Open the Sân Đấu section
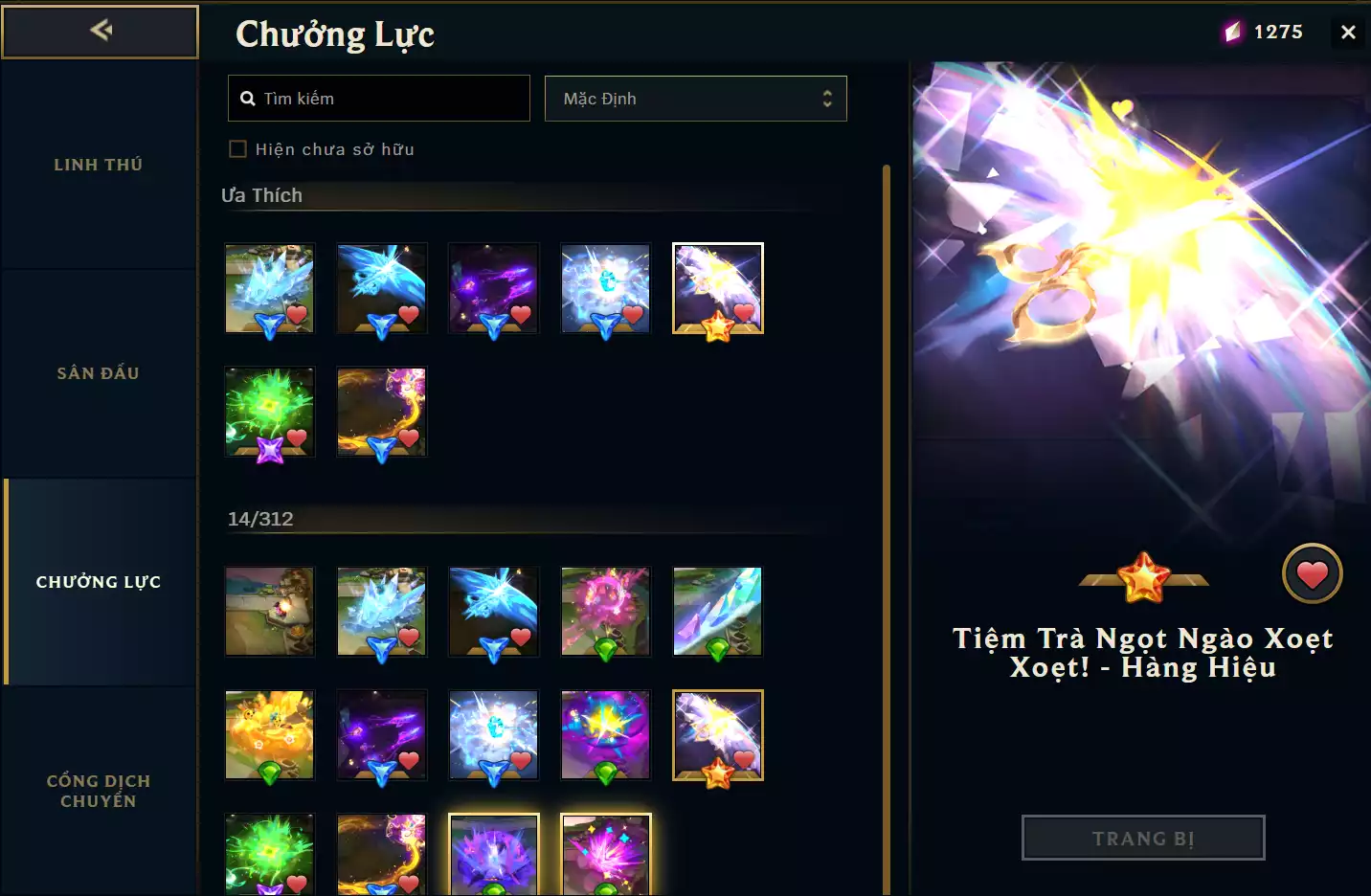The height and width of the screenshot is (896, 1371). coord(99,372)
